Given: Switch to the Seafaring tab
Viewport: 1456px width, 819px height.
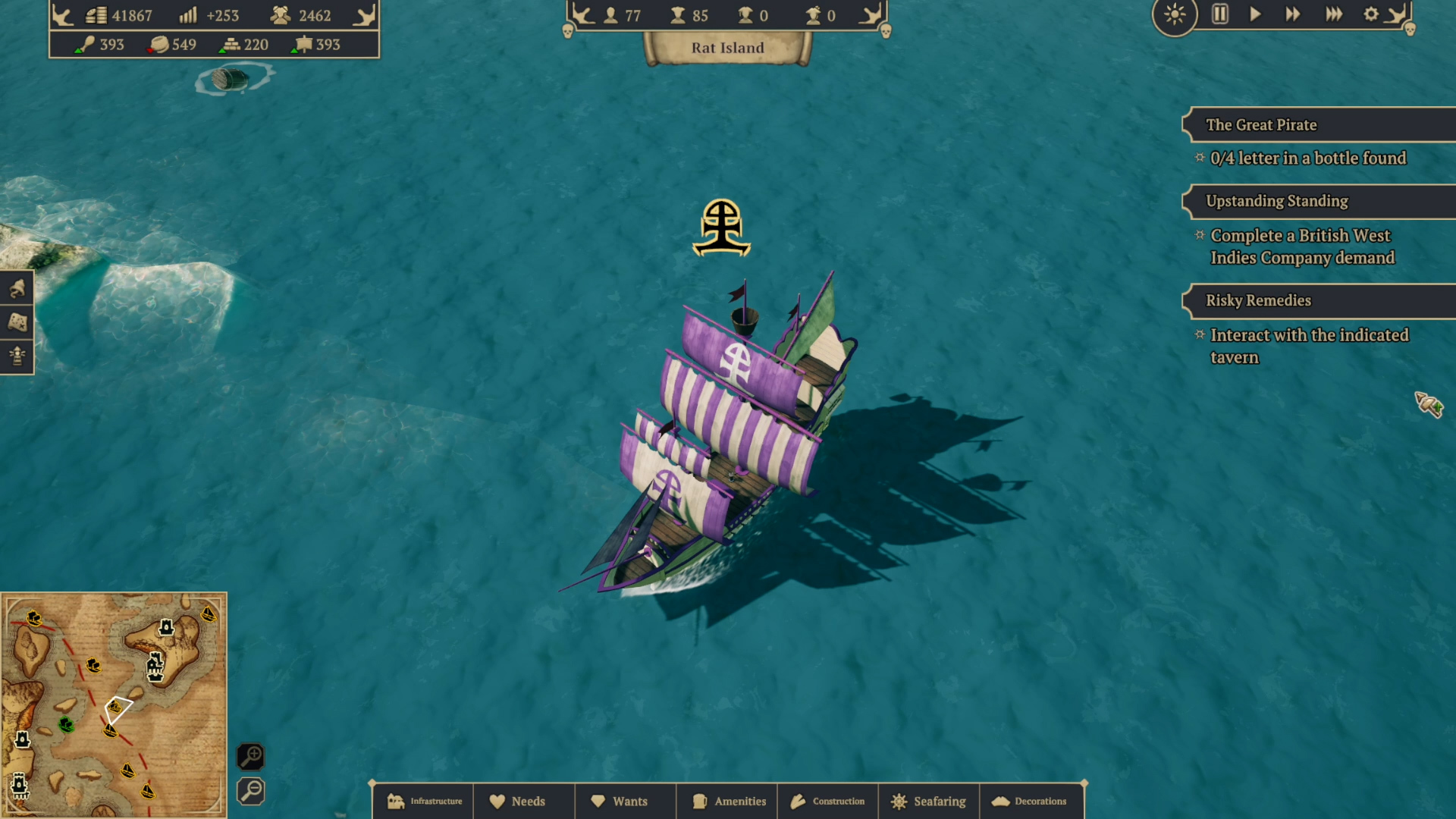Looking at the screenshot, I should (x=929, y=801).
